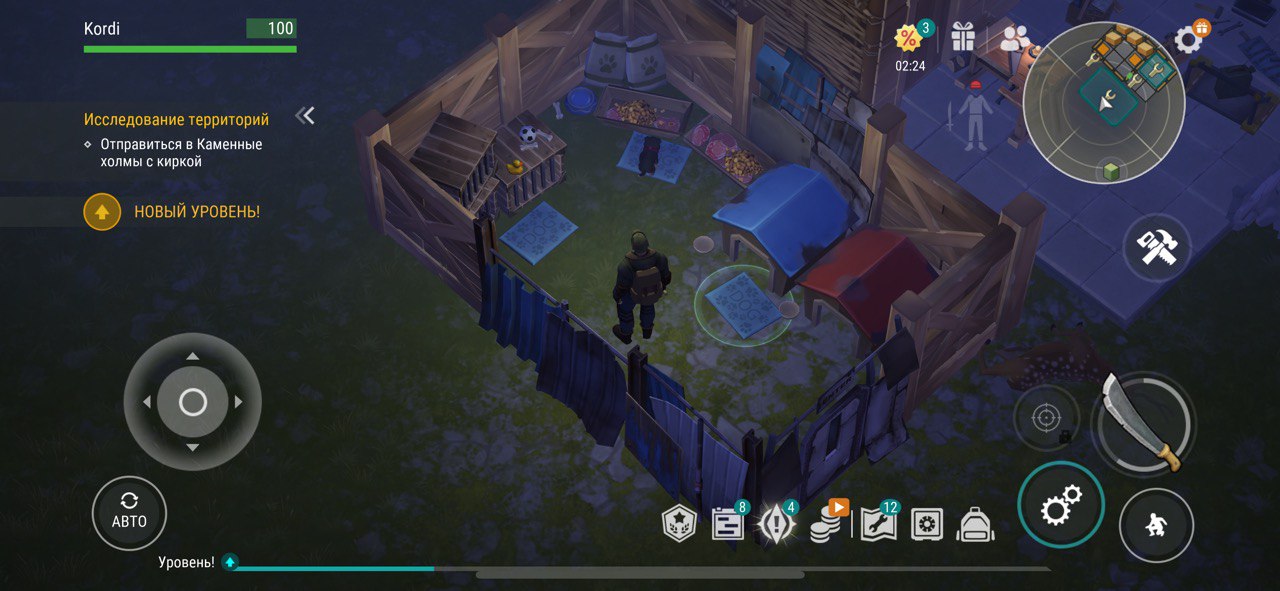Tap the crosshair auto-target button
The width and height of the screenshot is (1280, 591).
click(x=1046, y=417)
